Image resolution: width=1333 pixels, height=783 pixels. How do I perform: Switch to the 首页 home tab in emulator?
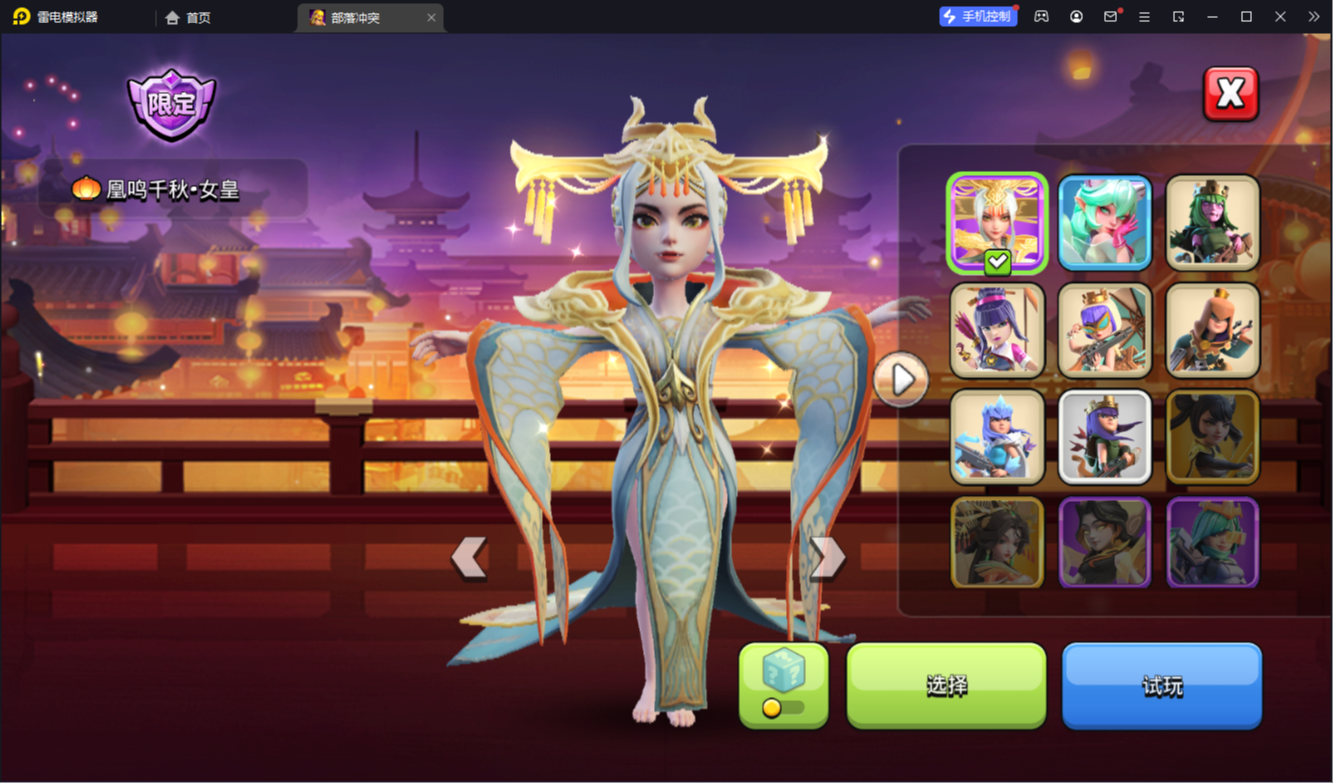coord(189,17)
